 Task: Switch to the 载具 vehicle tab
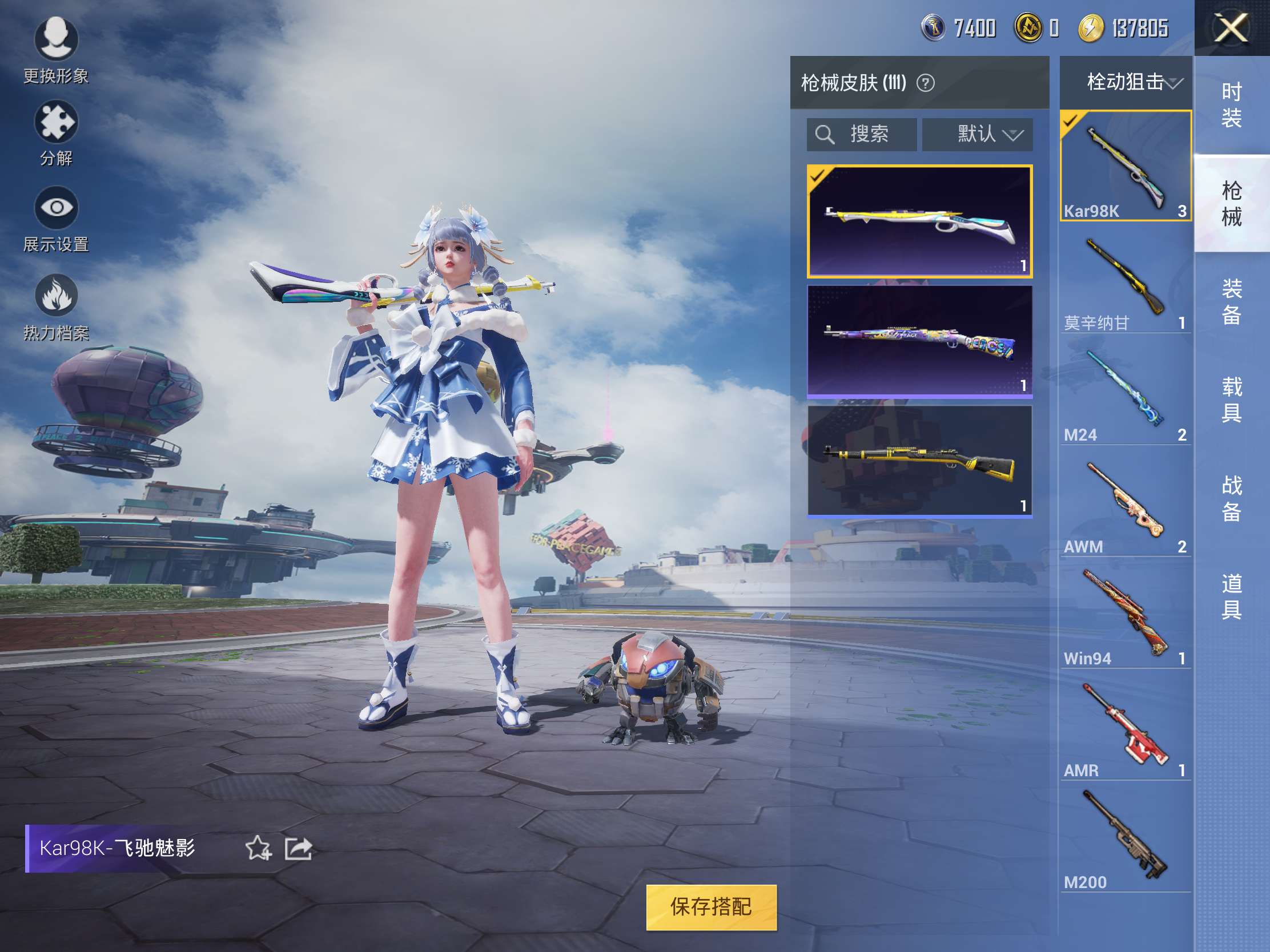click(x=1231, y=400)
